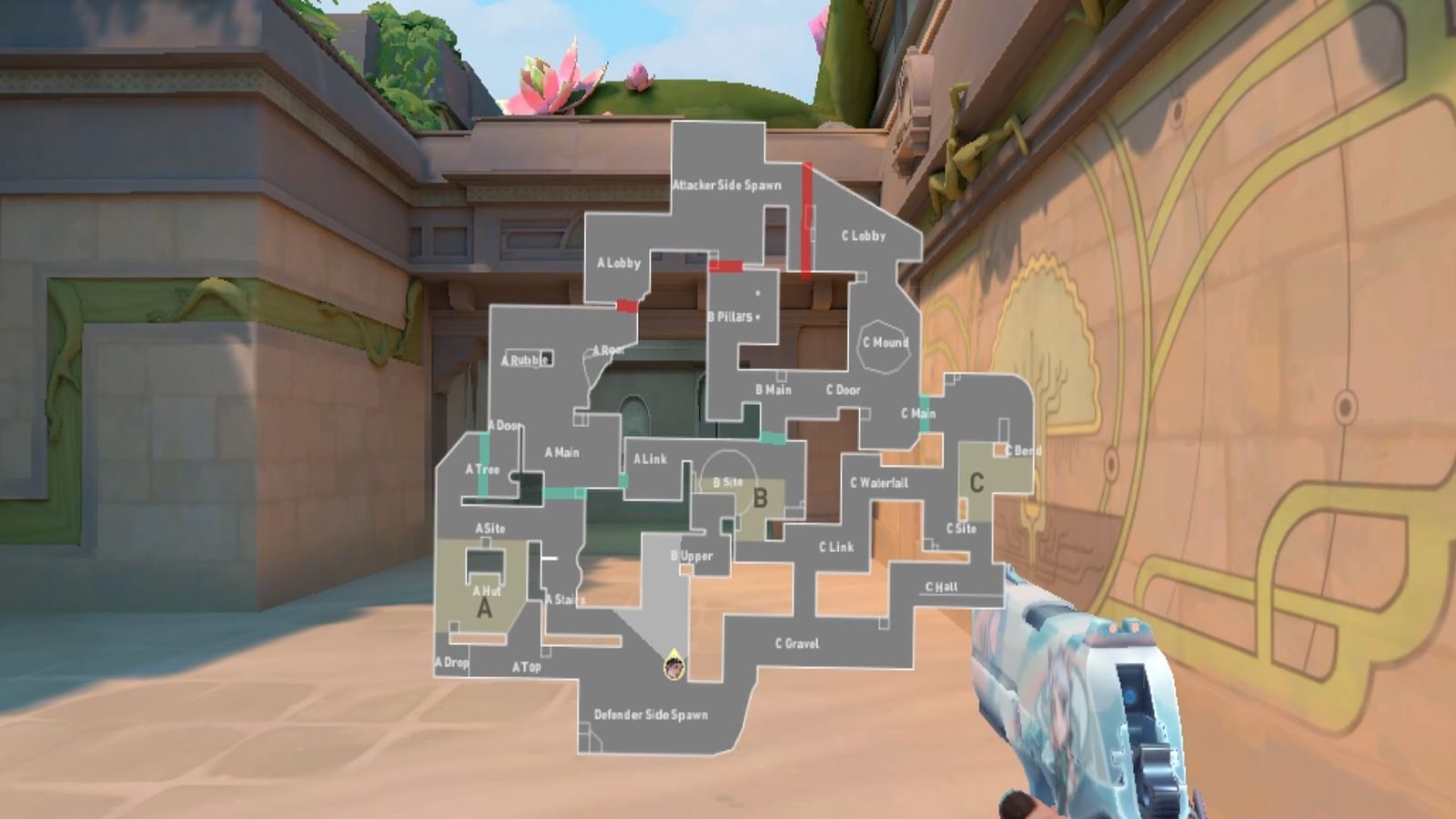This screenshot has height=819, width=1456.
Task: Click the C Waterfall label
Action: pos(878,481)
